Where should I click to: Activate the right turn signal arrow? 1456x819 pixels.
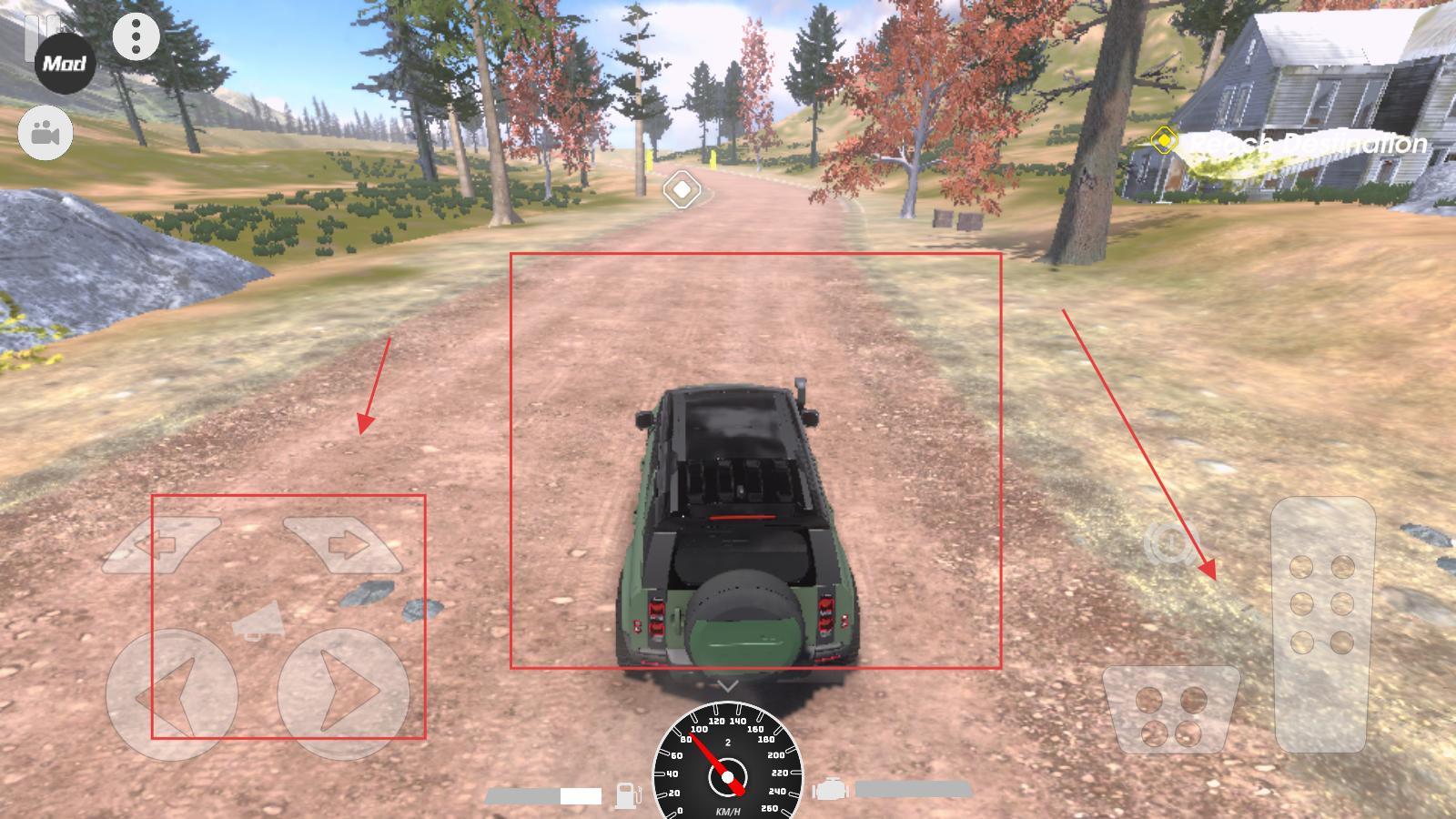pyautogui.click(x=342, y=545)
